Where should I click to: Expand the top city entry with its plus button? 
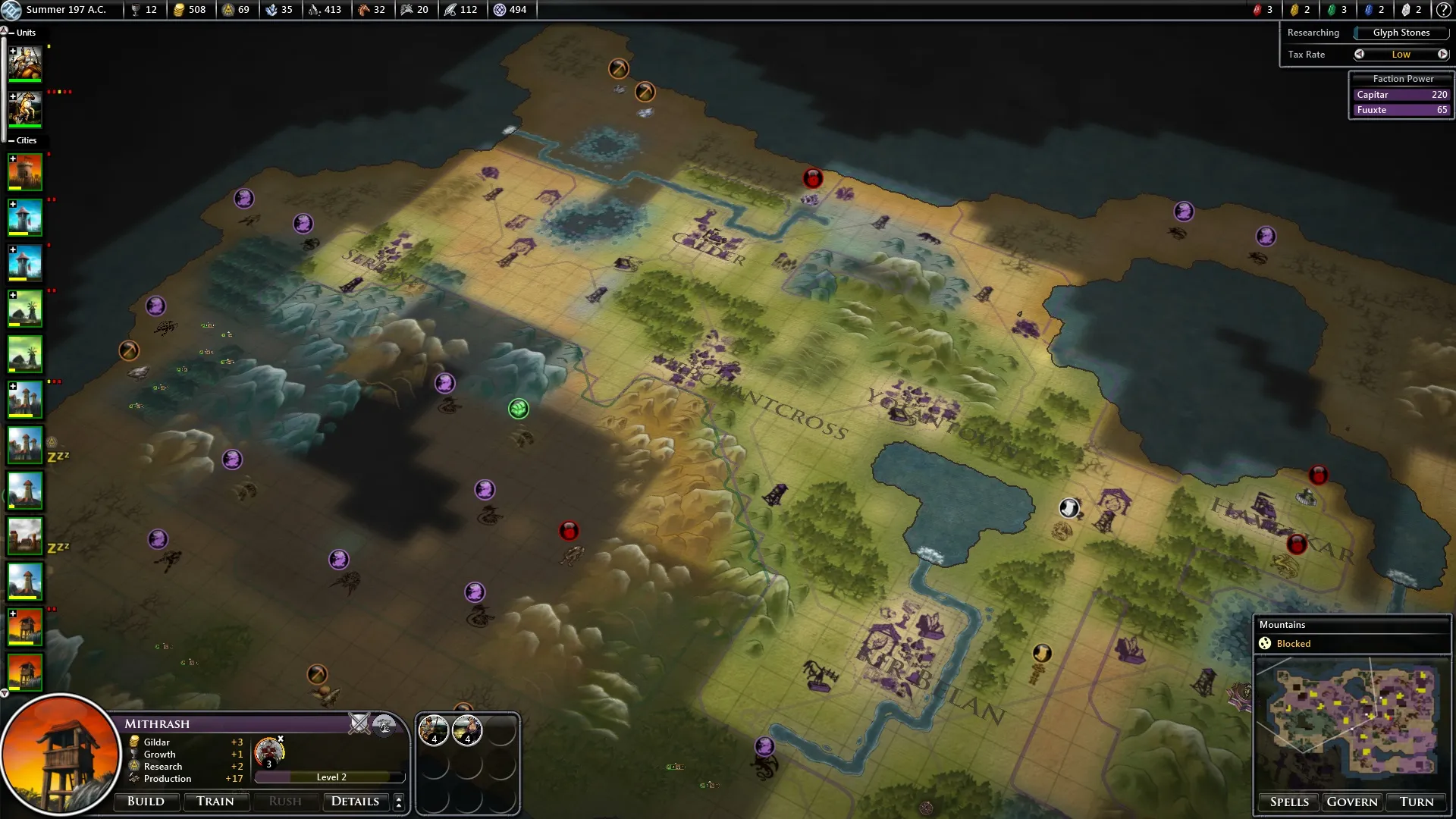(12, 158)
